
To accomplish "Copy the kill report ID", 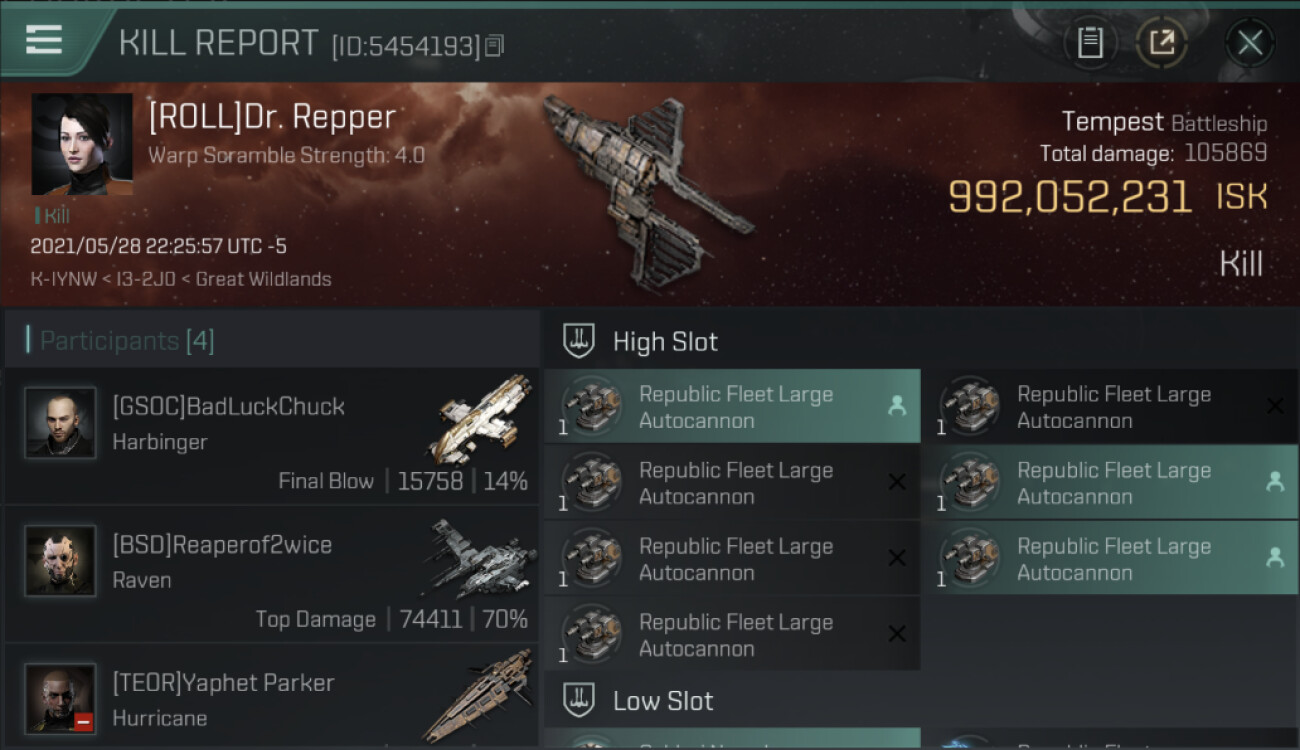I will click(x=495, y=45).
